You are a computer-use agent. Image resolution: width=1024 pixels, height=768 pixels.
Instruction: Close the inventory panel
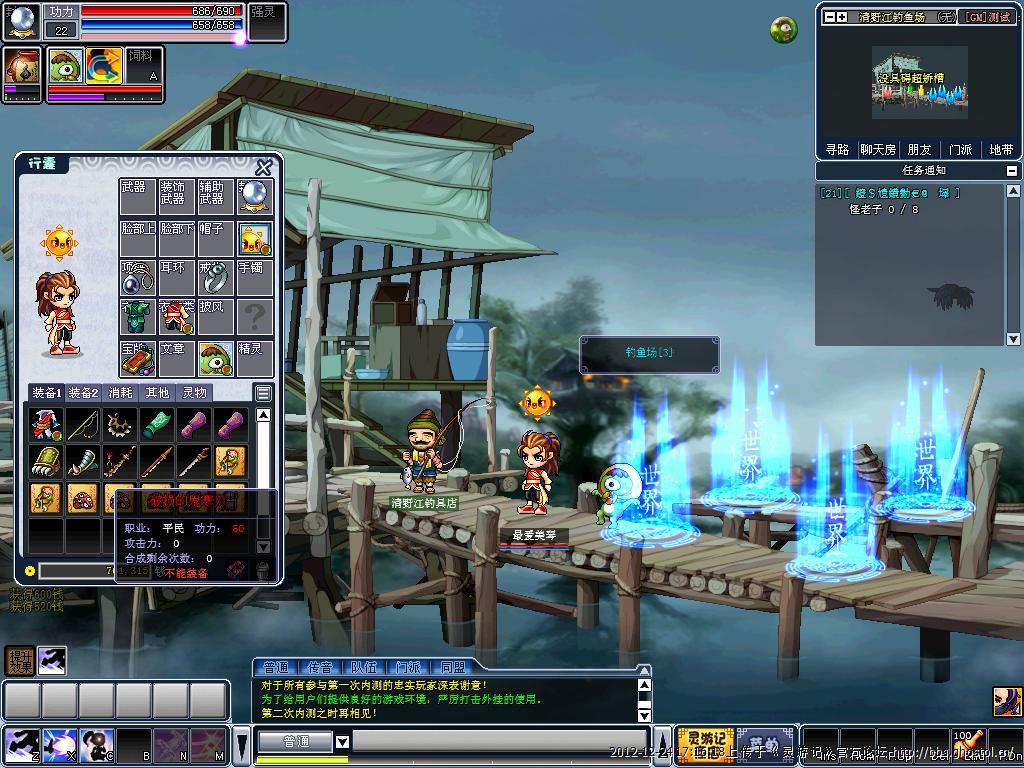tap(264, 167)
